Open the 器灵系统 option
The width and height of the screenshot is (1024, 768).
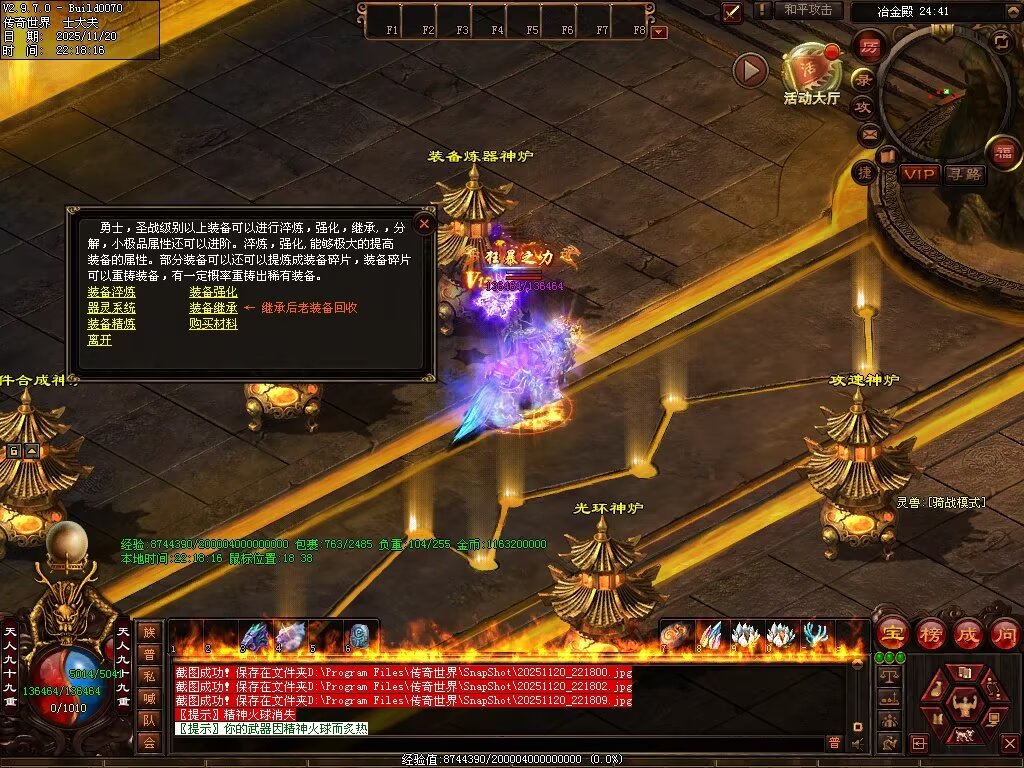click(111, 308)
